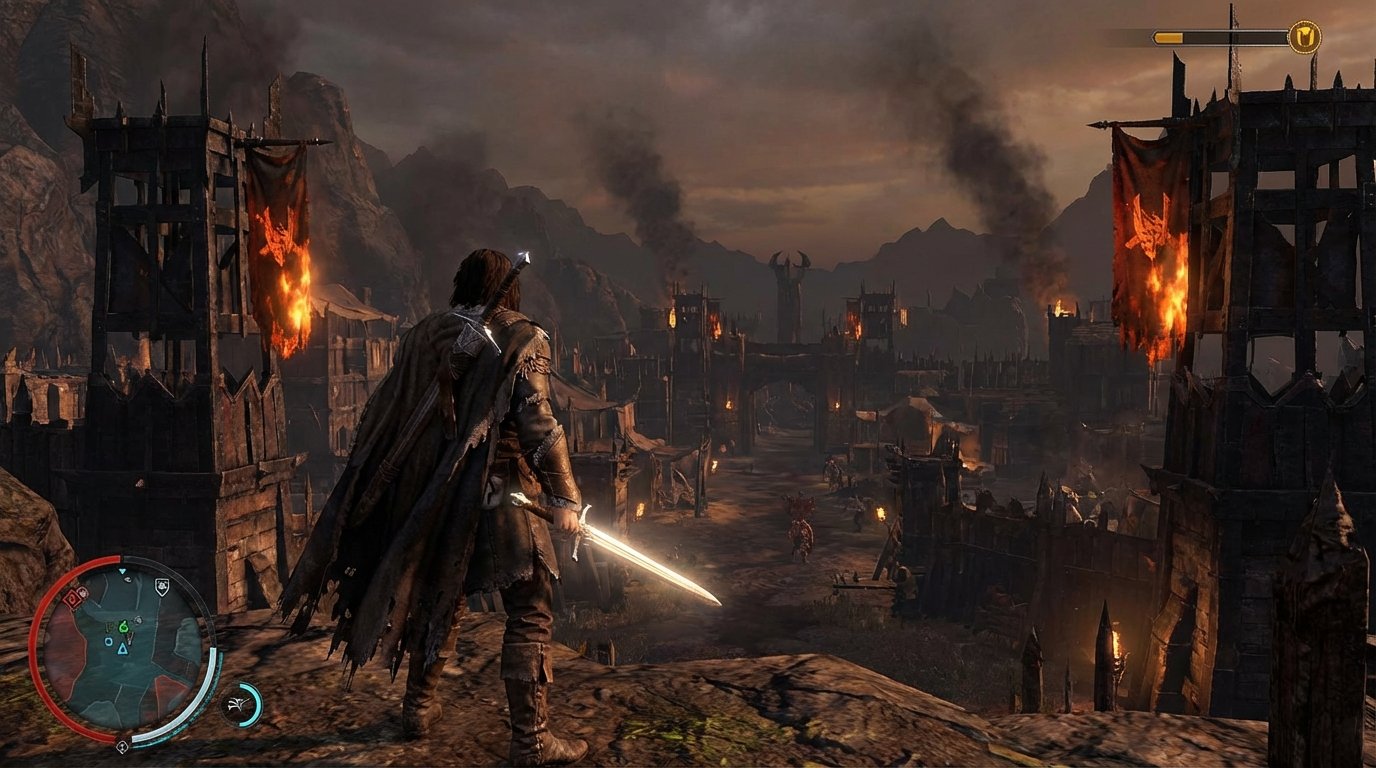
Task: Select the white shield stronghold icon on the minimap
Action: 162,585
